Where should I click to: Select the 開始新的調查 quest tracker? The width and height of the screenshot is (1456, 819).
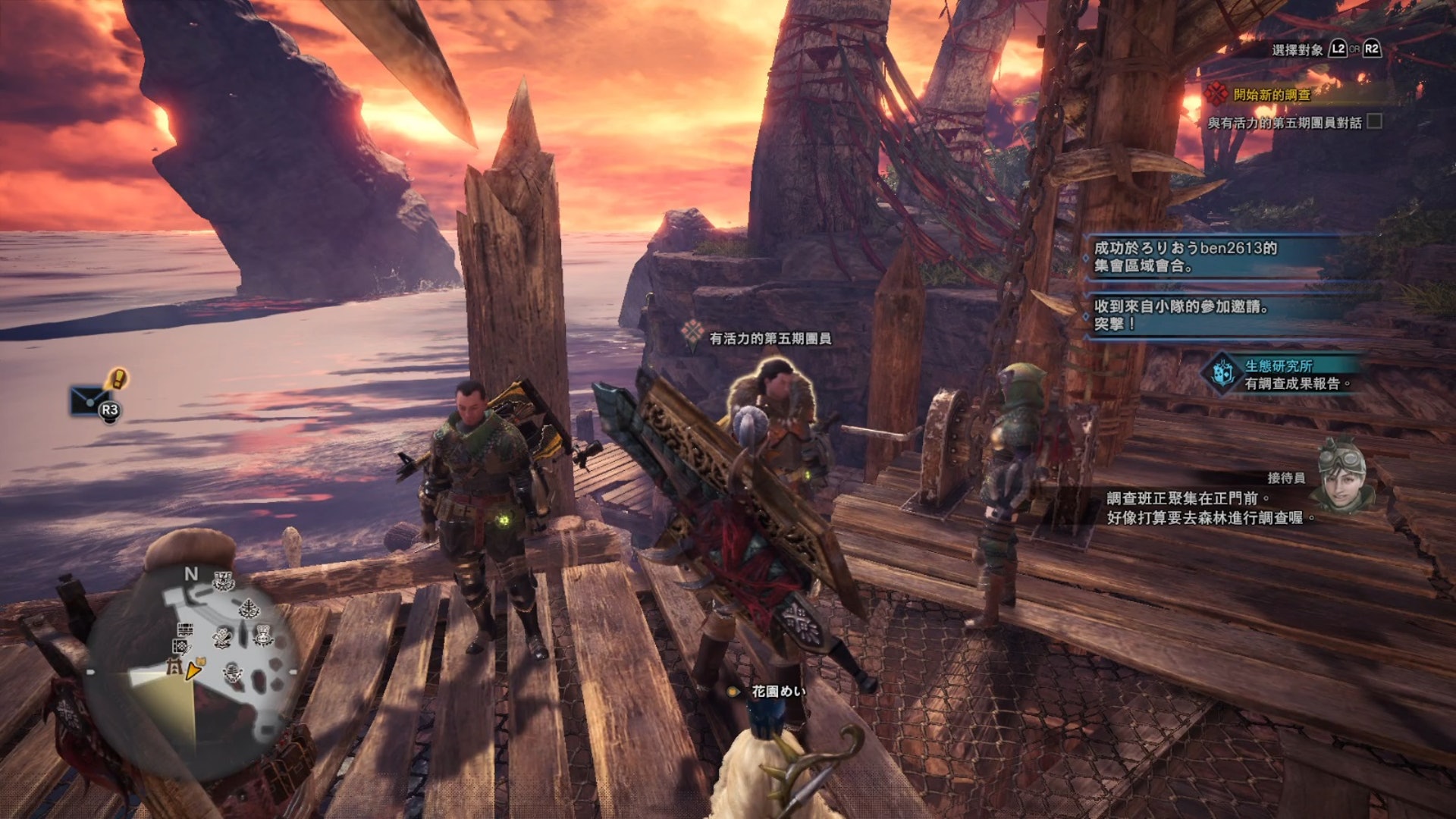point(1271,95)
